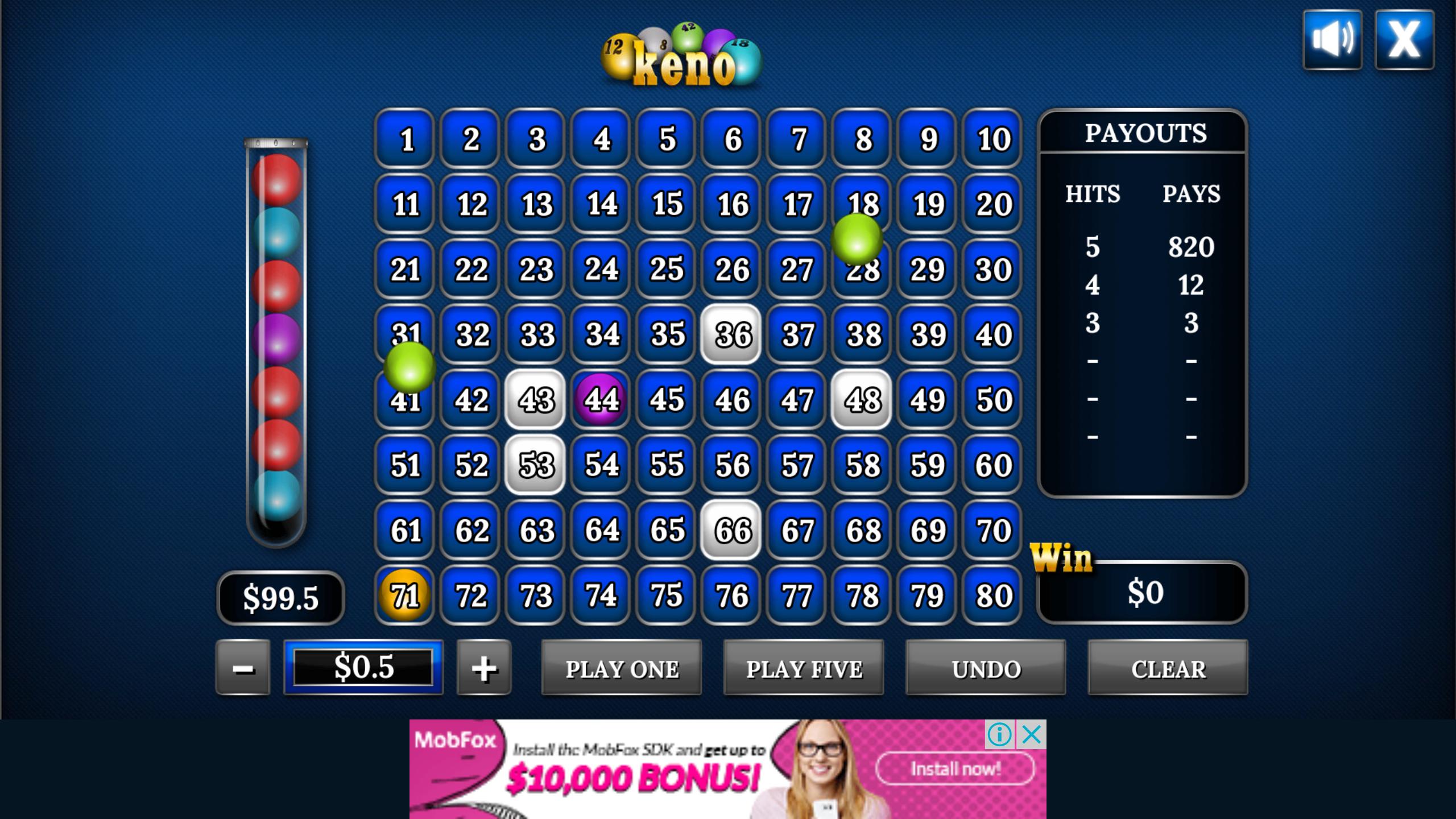Increase the bet with the plus stepper
The width and height of the screenshot is (1456, 819).
tap(484, 669)
